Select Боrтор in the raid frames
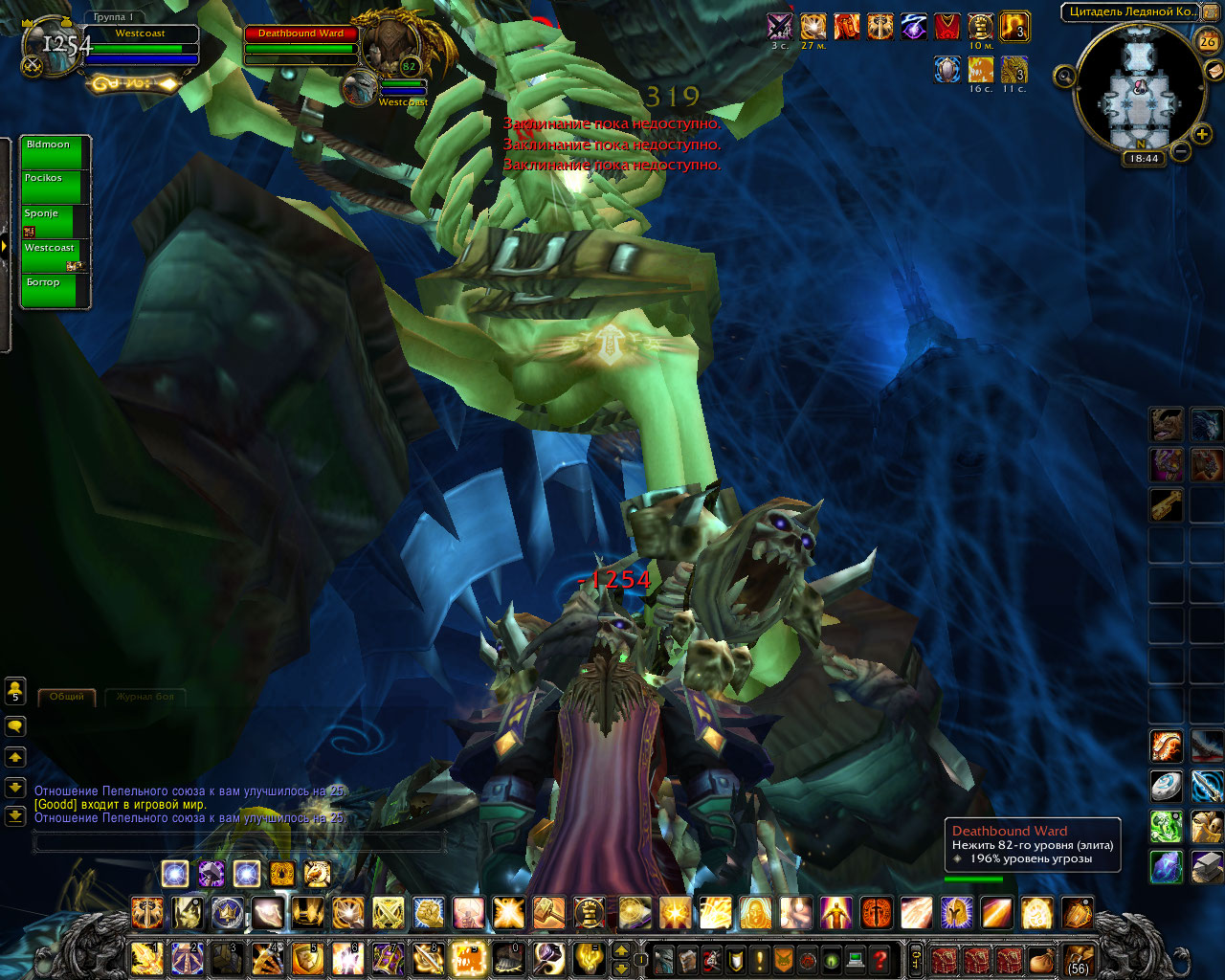1225x980 pixels. [55, 290]
